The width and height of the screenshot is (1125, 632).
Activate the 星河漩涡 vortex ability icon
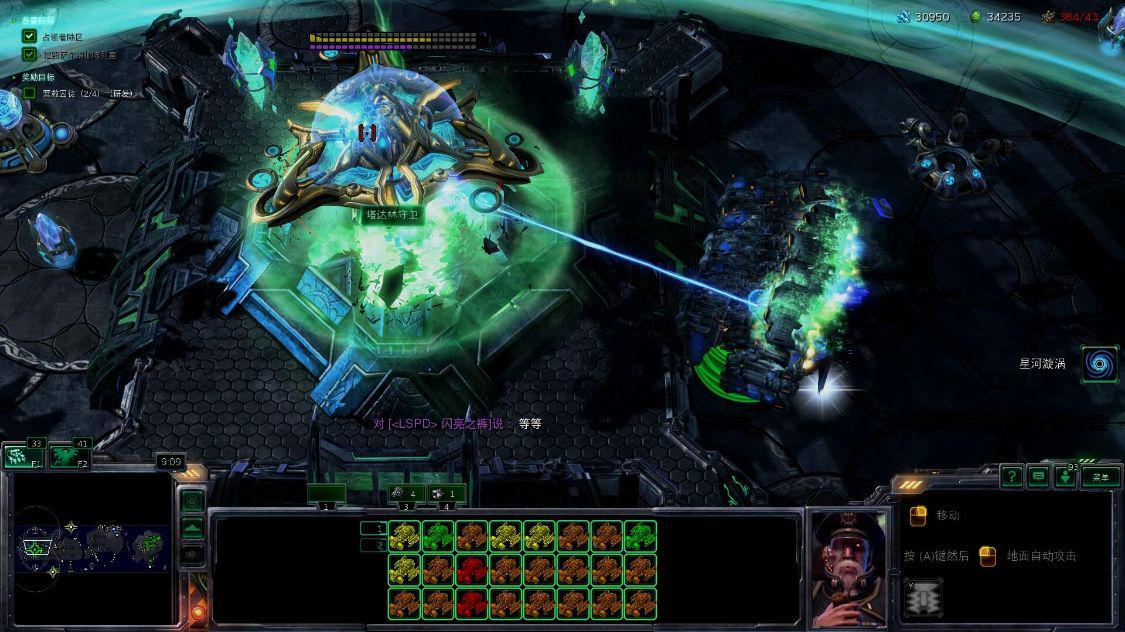click(1099, 364)
